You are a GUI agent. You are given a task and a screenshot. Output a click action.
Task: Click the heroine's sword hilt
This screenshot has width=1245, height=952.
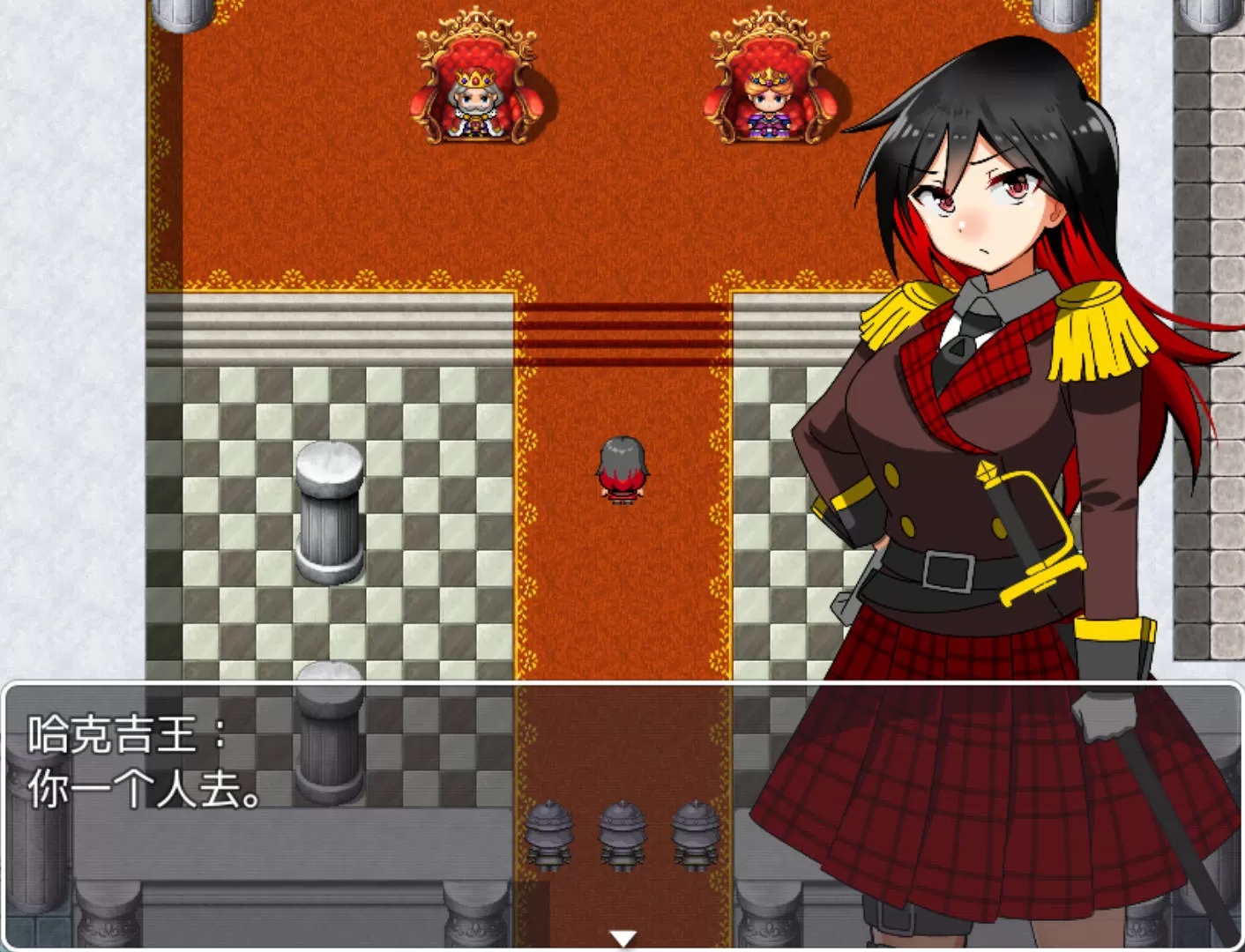click(x=988, y=480)
